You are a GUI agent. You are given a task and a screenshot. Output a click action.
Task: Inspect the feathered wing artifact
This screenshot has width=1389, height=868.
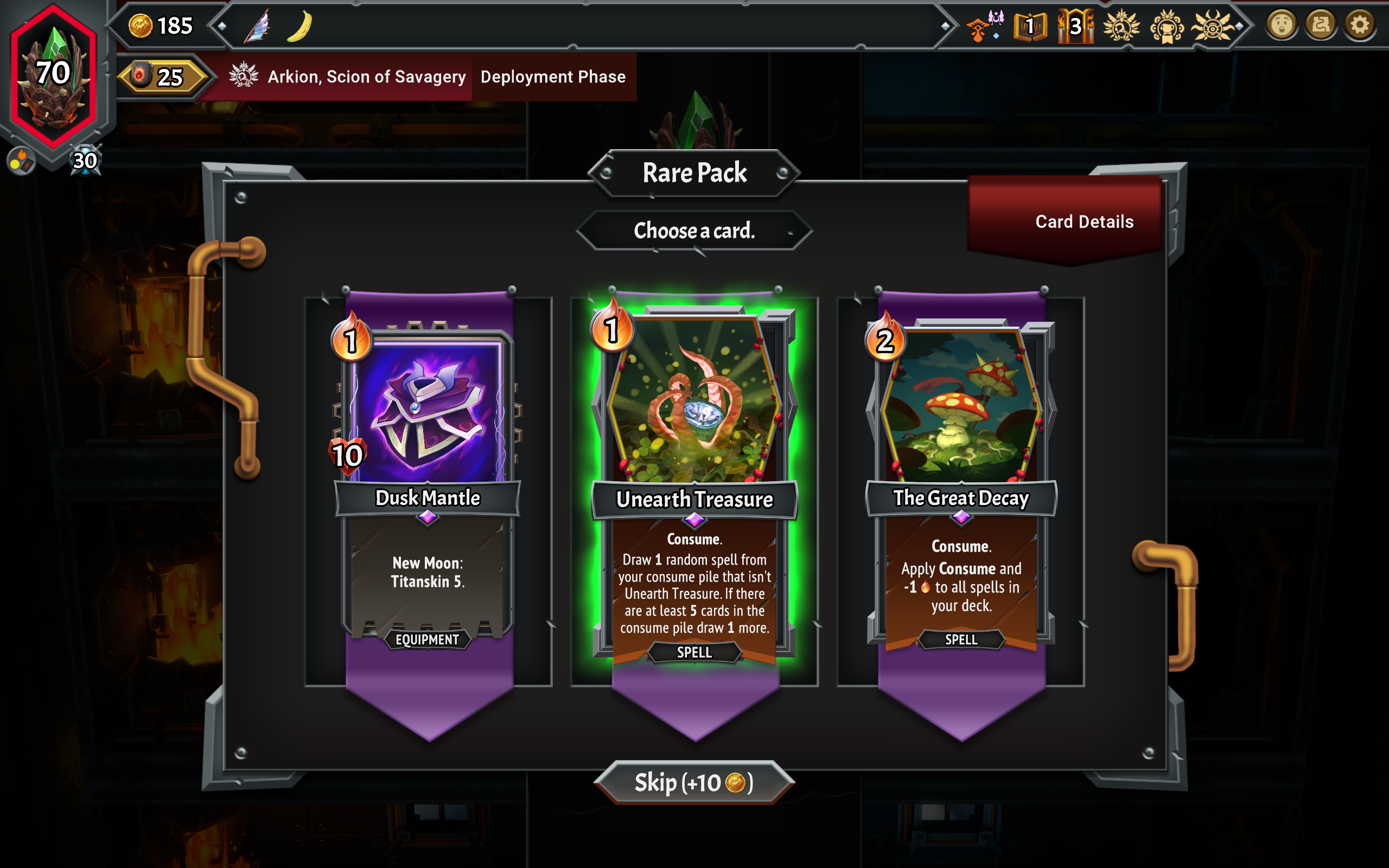[x=258, y=27]
